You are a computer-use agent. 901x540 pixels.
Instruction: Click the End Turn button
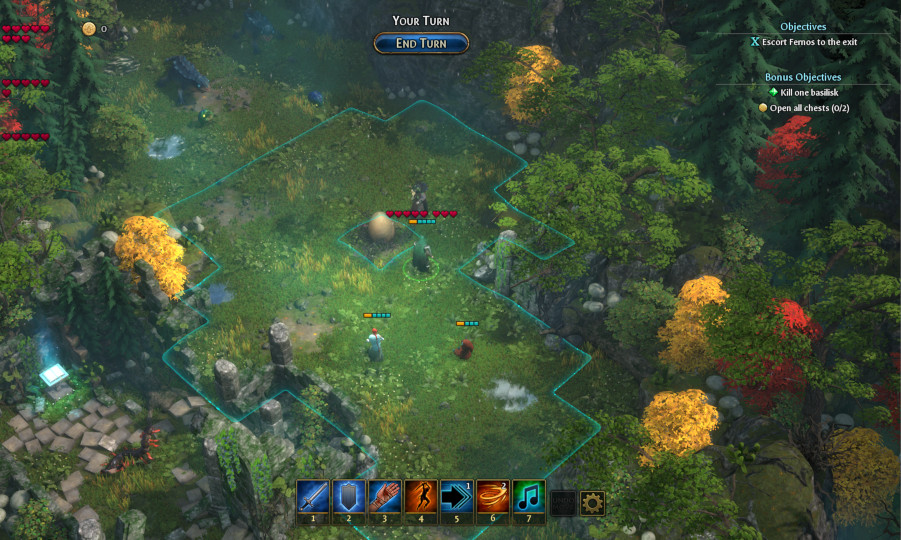(421, 43)
